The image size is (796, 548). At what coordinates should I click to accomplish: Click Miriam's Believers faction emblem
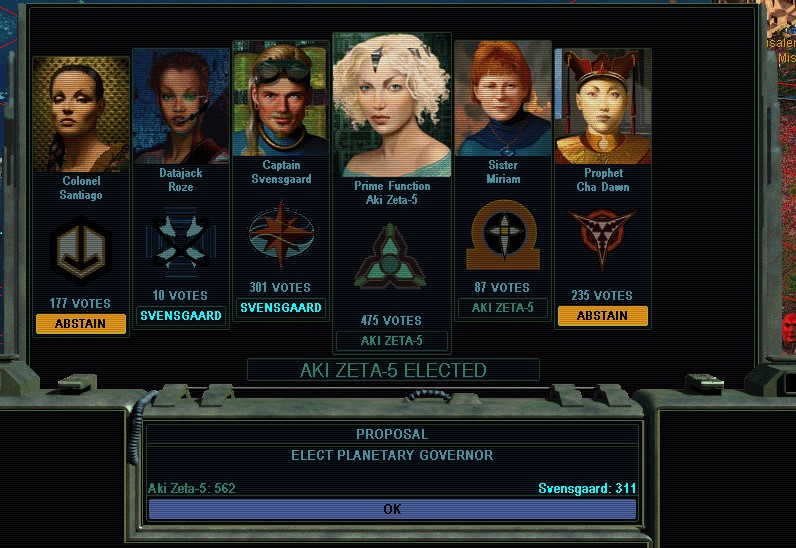[x=503, y=236]
